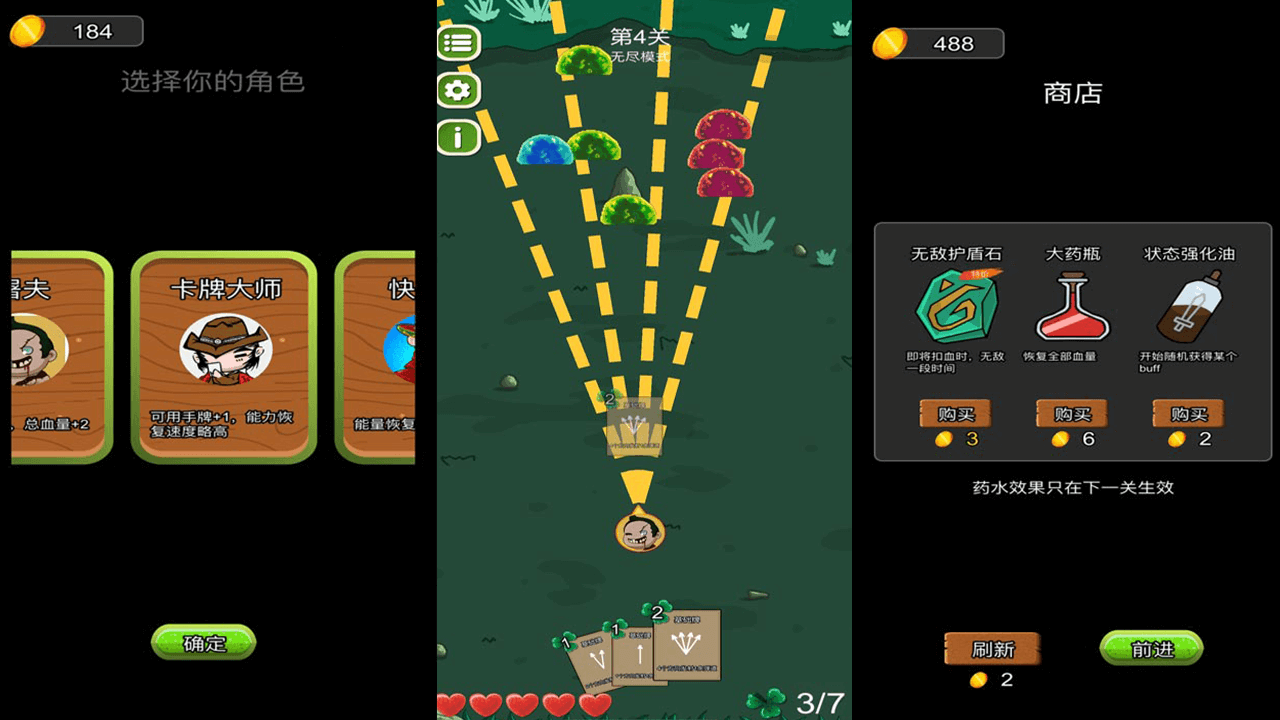
Task: Open settings with the gear icon
Action: tap(458, 90)
